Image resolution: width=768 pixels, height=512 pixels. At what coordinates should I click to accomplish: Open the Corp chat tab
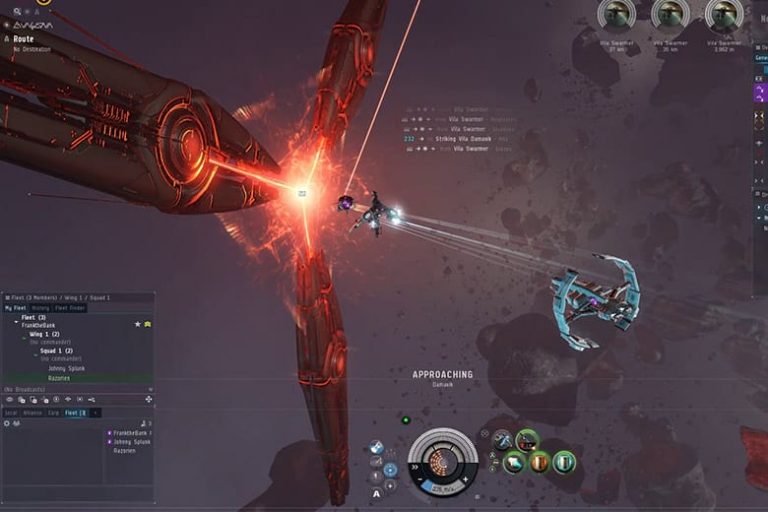coord(53,412)
